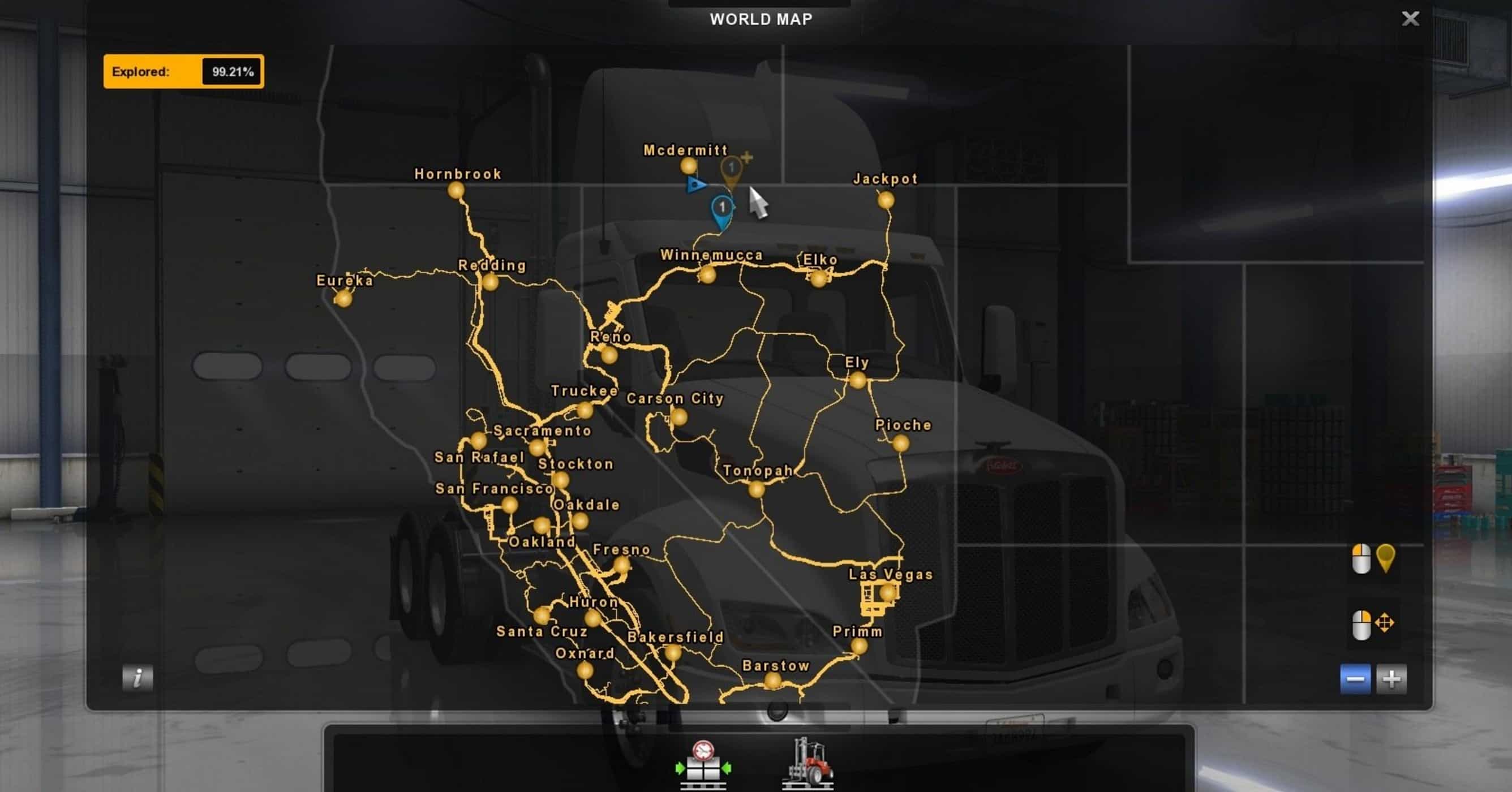Open the forklift cargo icon
Viewport: 1512px width, 792px height.
coord(807,763)
